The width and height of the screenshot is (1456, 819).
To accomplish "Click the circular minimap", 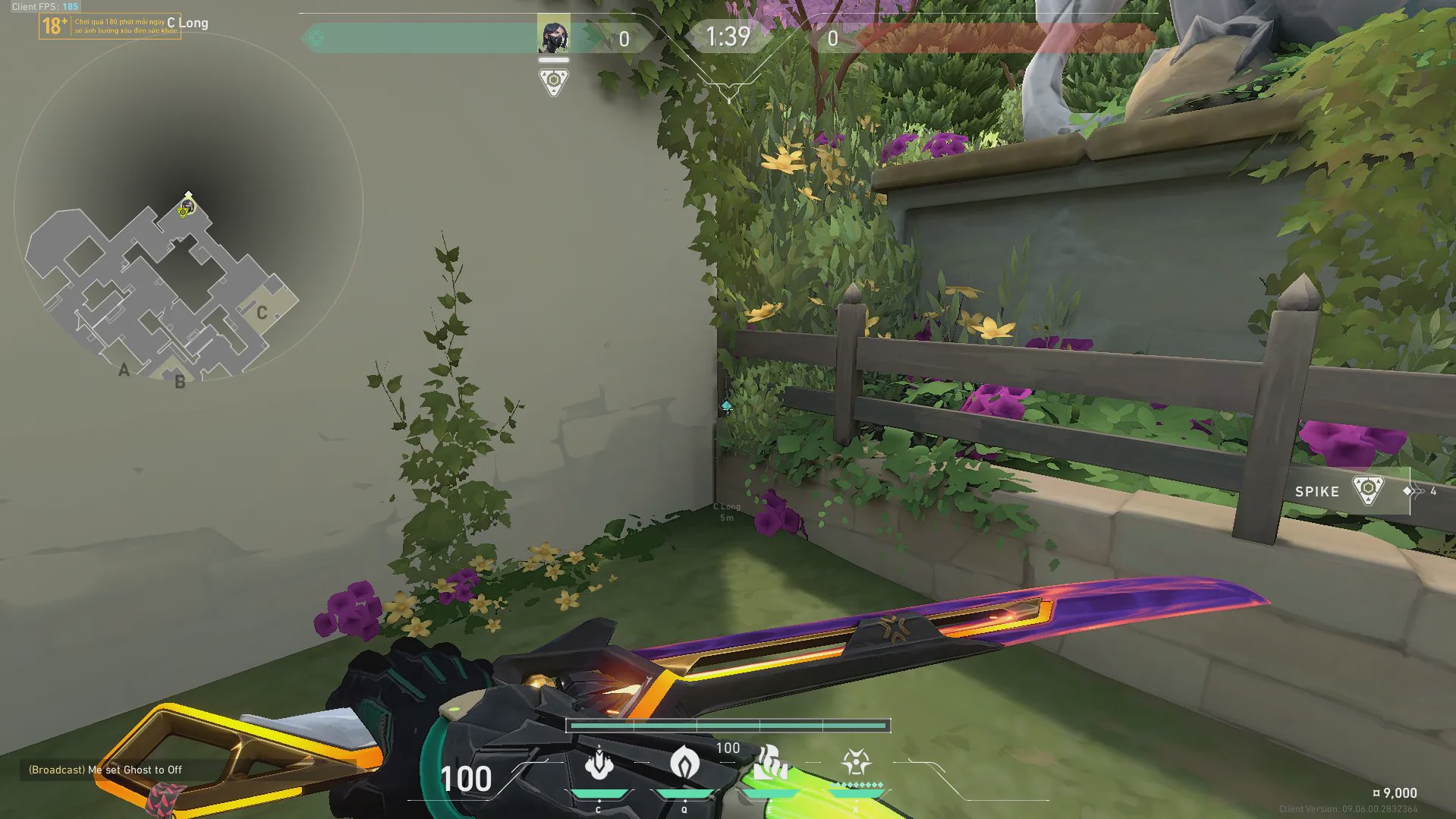I will coord(188,206).
